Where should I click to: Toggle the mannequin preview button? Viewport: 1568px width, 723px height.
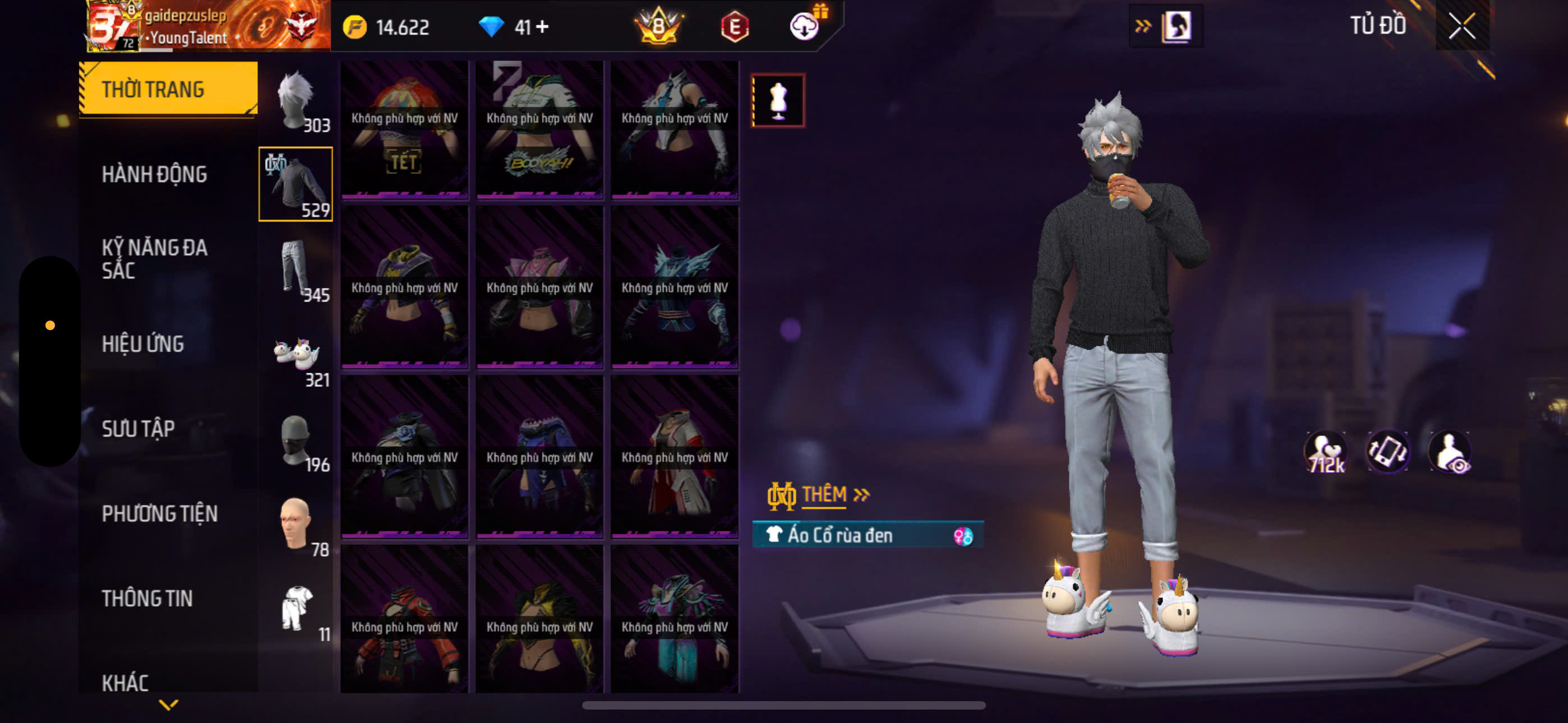pos(778,101)
